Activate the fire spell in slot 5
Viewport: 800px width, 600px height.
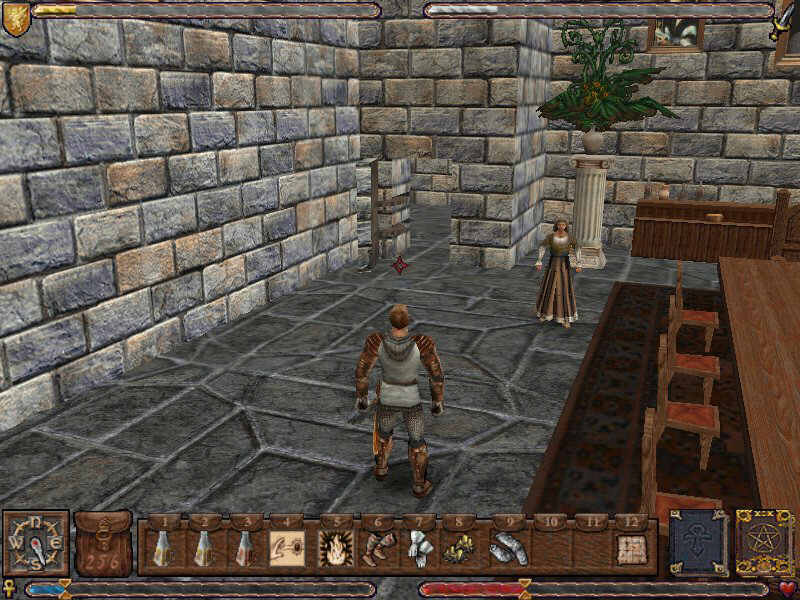tap(334, 548)
